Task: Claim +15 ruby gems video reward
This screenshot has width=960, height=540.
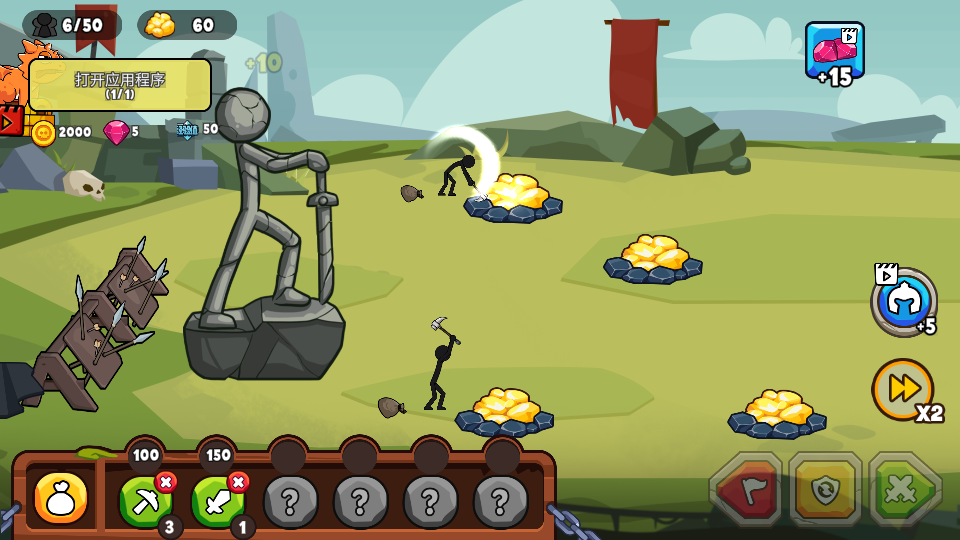Action: 834,51
